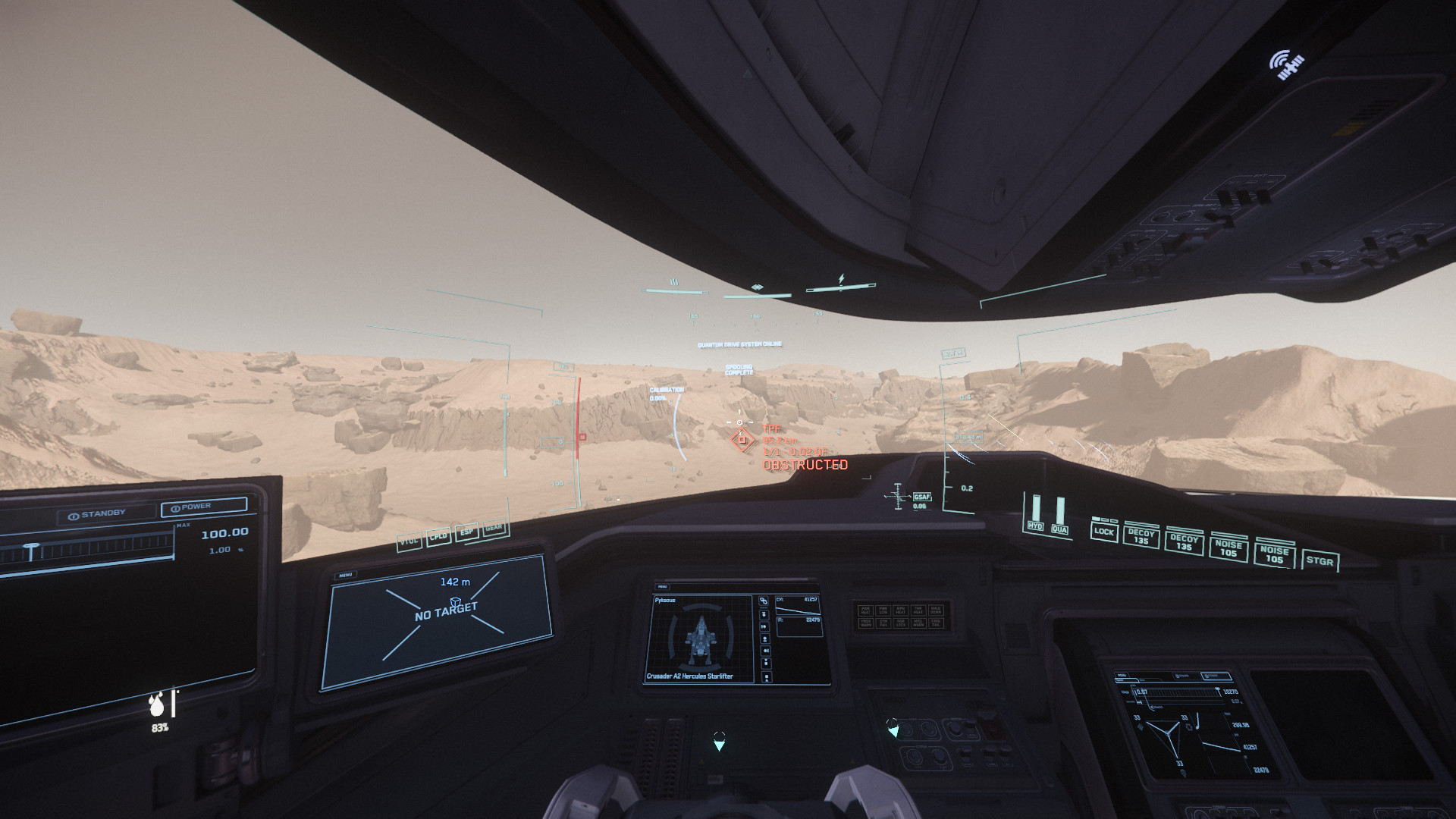This screenshot has width=1456, height=819.
Task: Open the Menu on the ship status display
Action: click(663, 586)
